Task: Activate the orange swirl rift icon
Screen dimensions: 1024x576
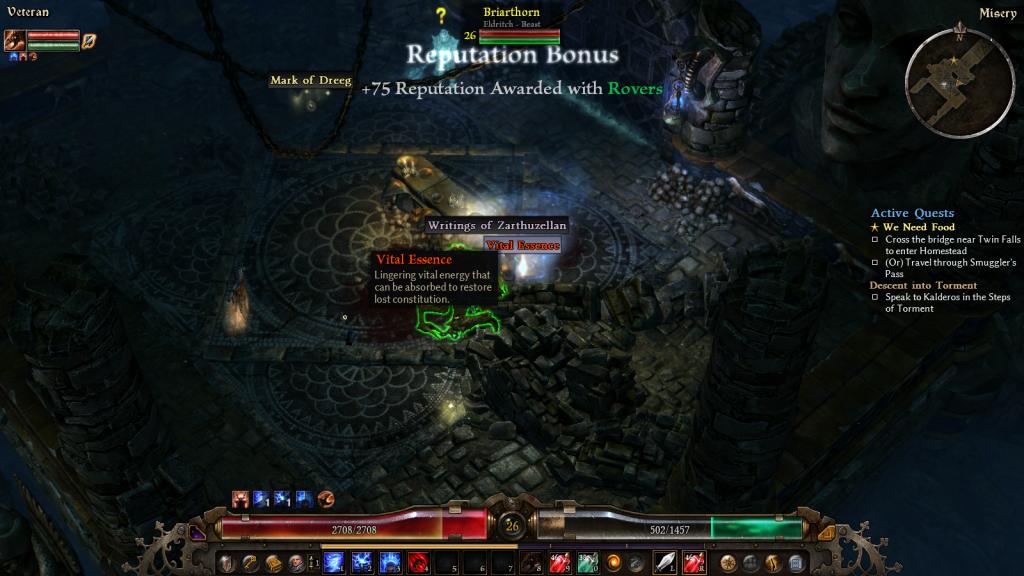Action: coord(613,562)
